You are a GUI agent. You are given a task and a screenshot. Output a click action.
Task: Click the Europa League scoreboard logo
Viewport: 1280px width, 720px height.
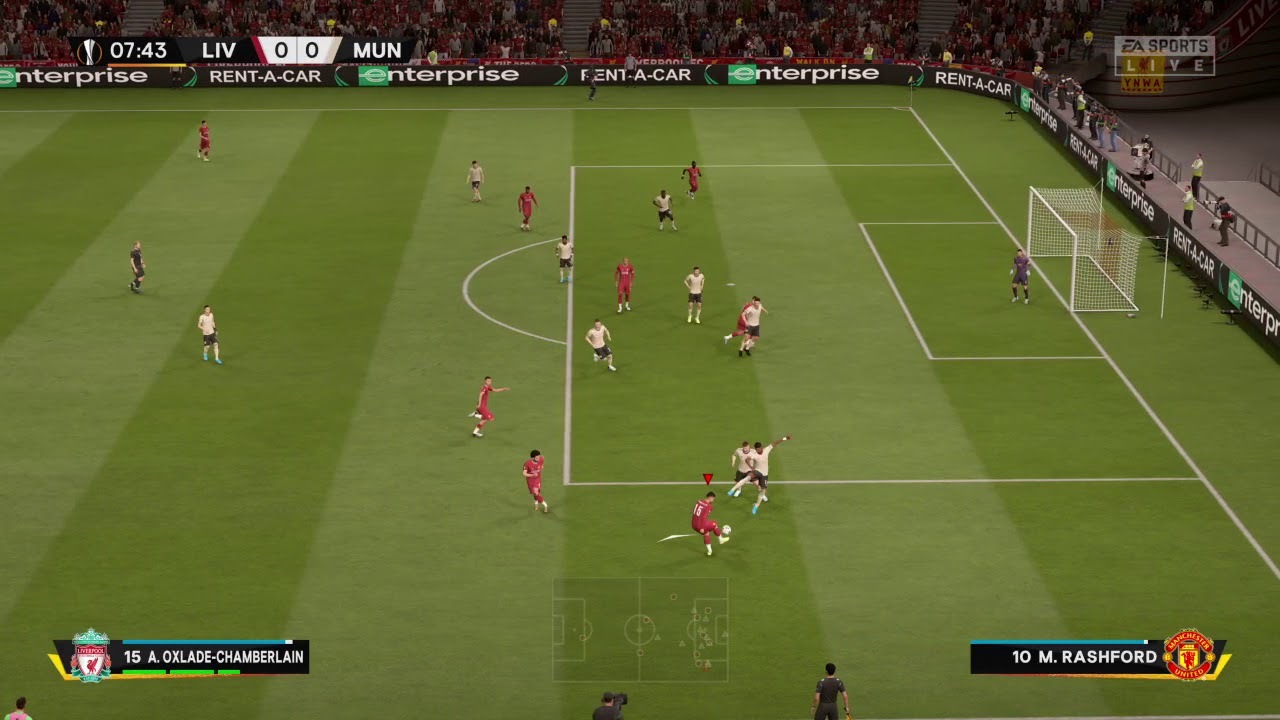pos(89,50)
